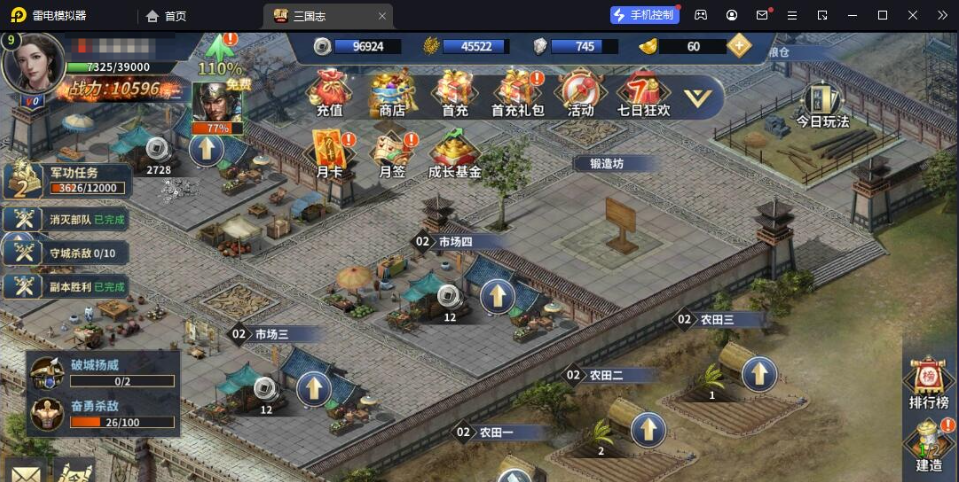Open the 首充礼包 gift pack
959x482 pixels.
518,93
